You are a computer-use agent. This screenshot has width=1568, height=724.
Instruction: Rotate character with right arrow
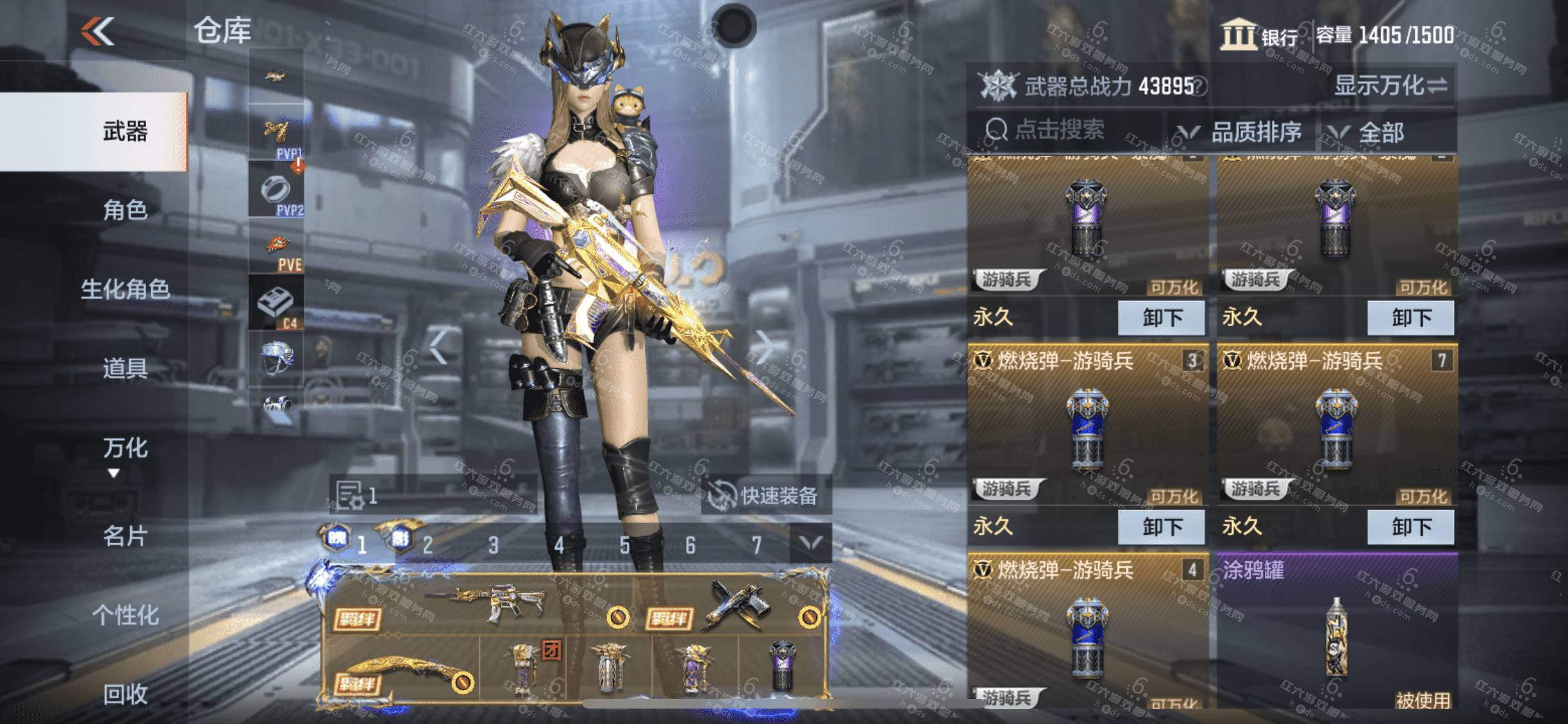point(765,348)
